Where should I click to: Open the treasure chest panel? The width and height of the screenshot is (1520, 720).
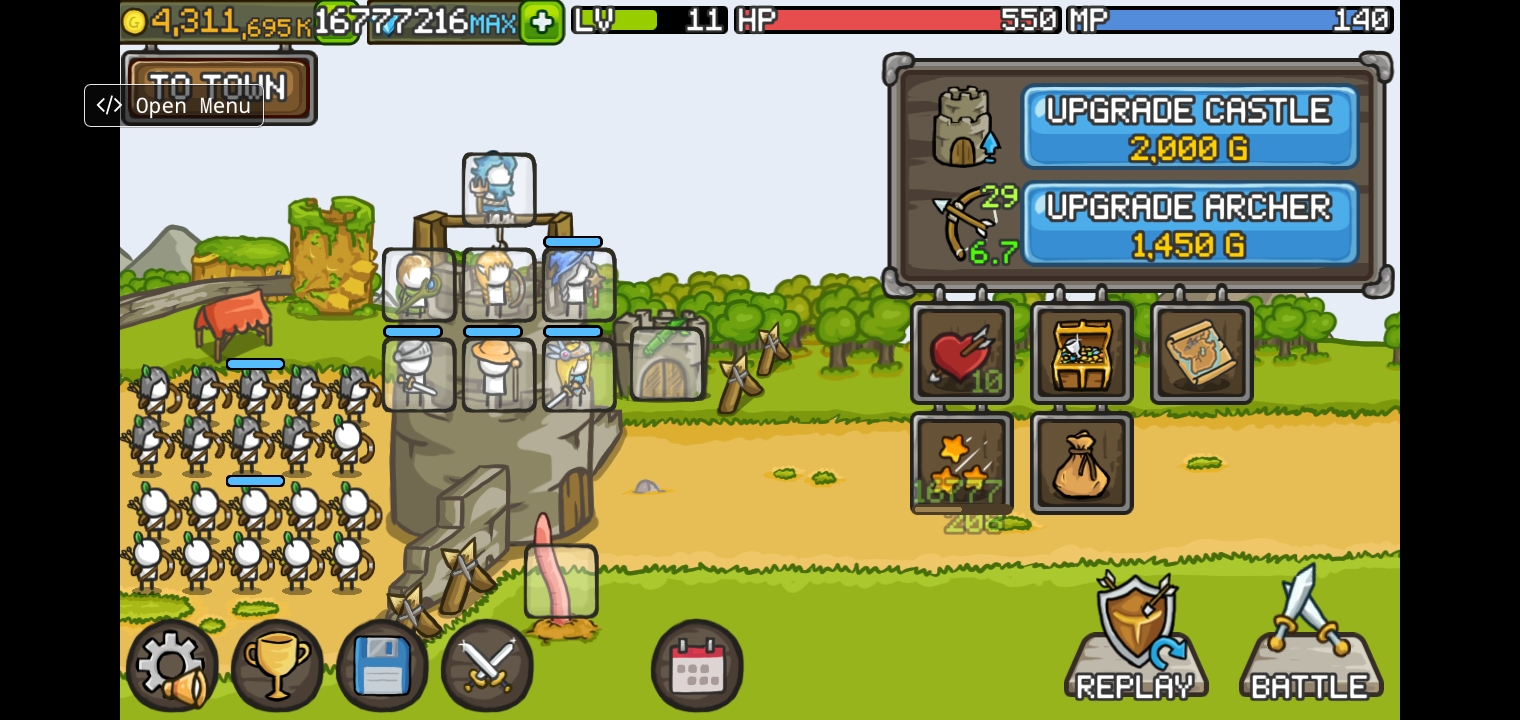tap(1082, 353)
